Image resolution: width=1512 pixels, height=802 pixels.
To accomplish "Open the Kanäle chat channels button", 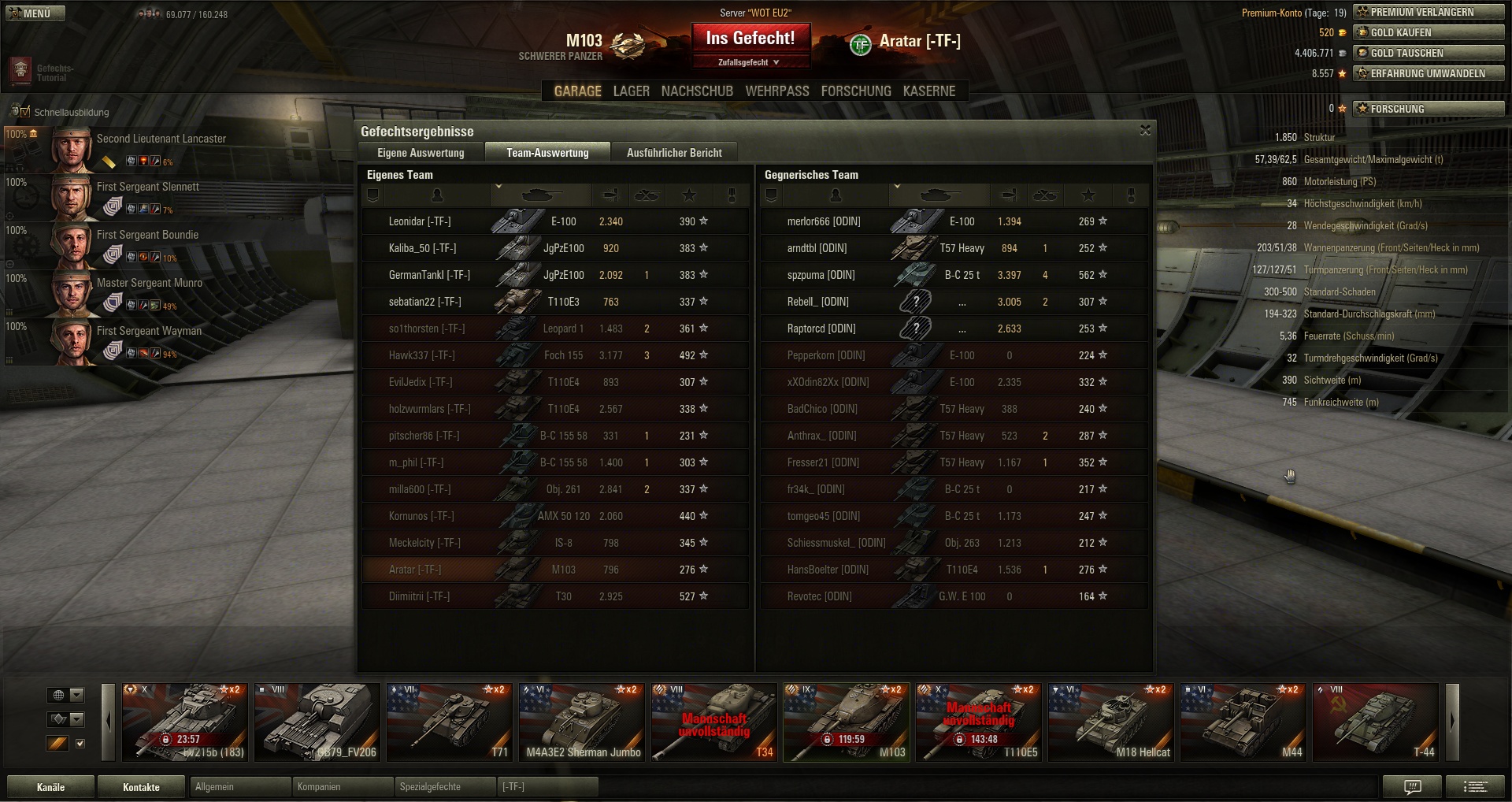I will coord(50,787).
